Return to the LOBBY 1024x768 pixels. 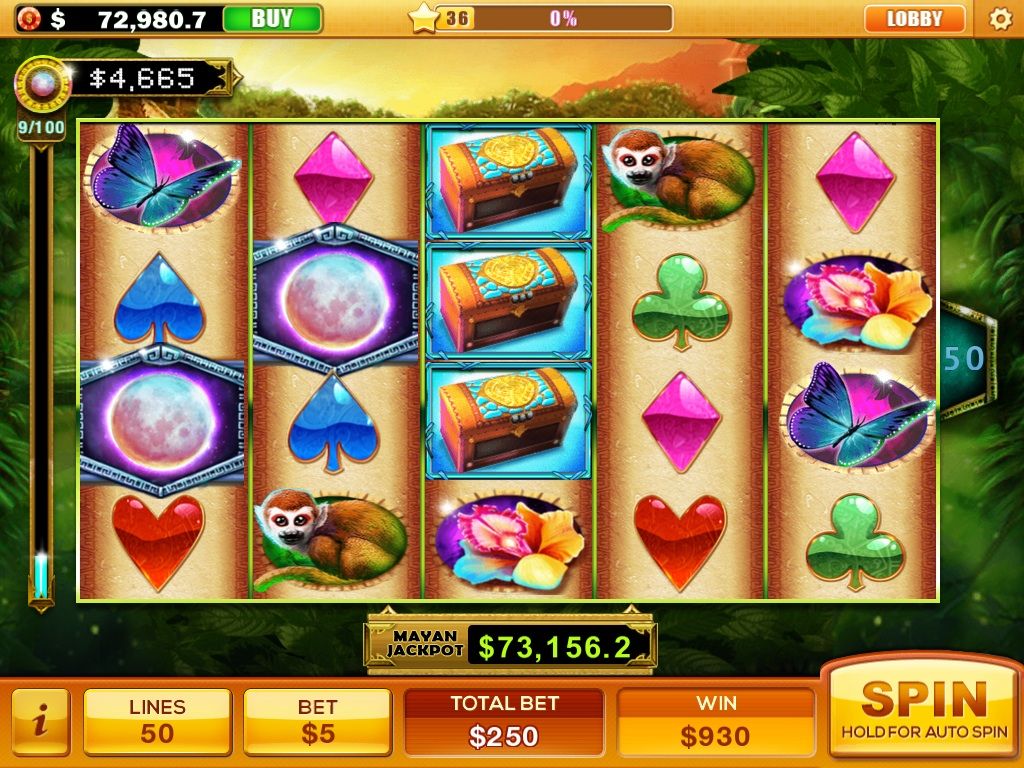click(x=914, y=18)
